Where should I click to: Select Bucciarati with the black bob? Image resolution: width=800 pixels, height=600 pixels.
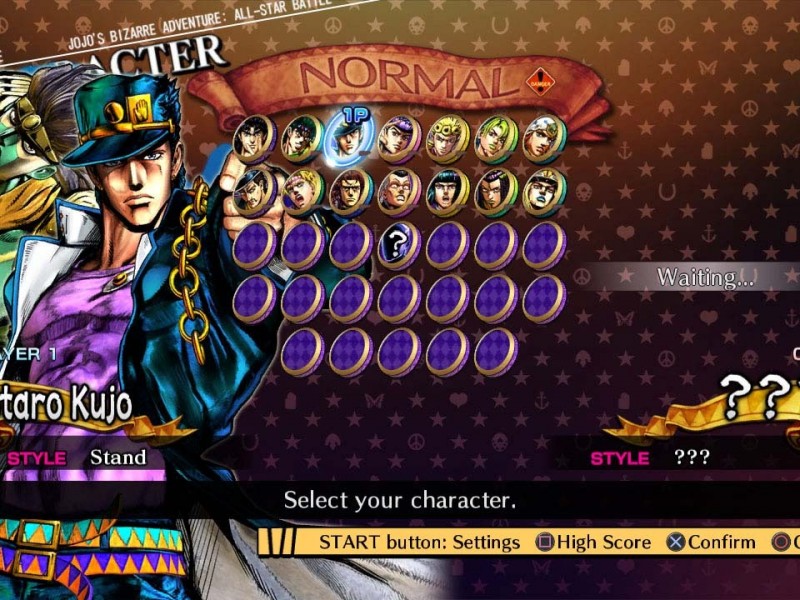pos(447,192)
